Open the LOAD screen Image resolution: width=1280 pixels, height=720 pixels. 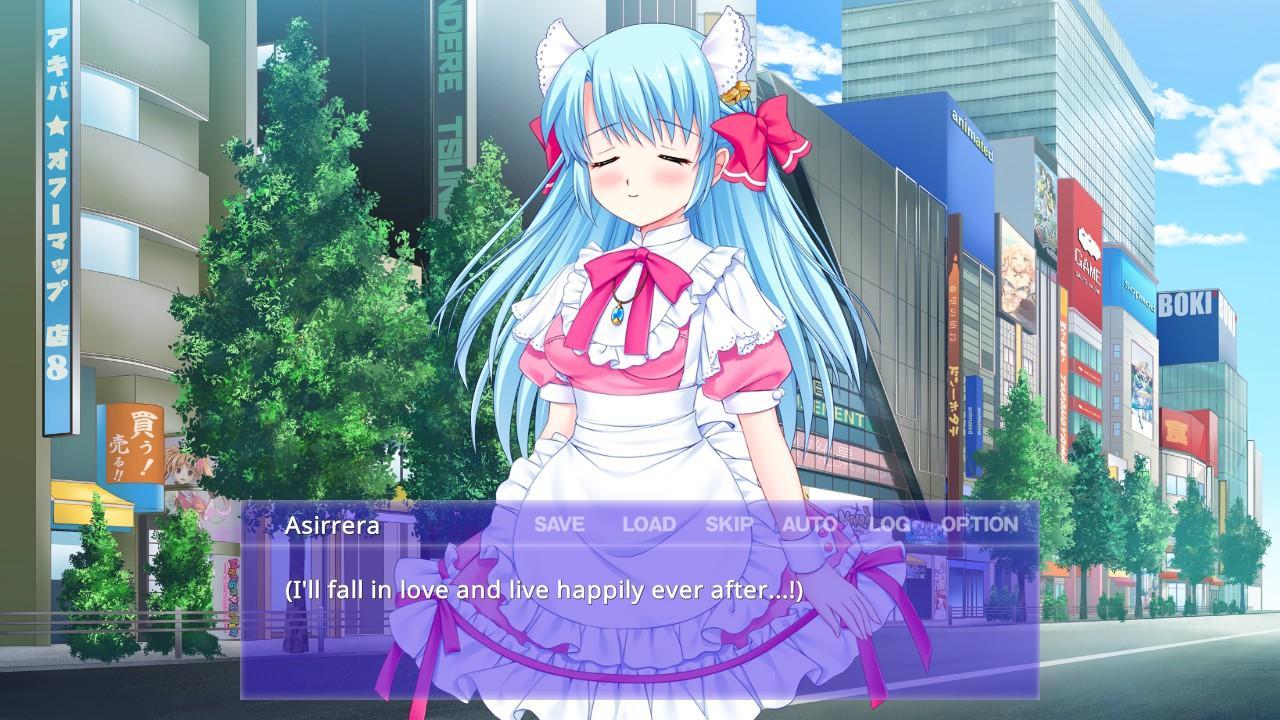651,523
